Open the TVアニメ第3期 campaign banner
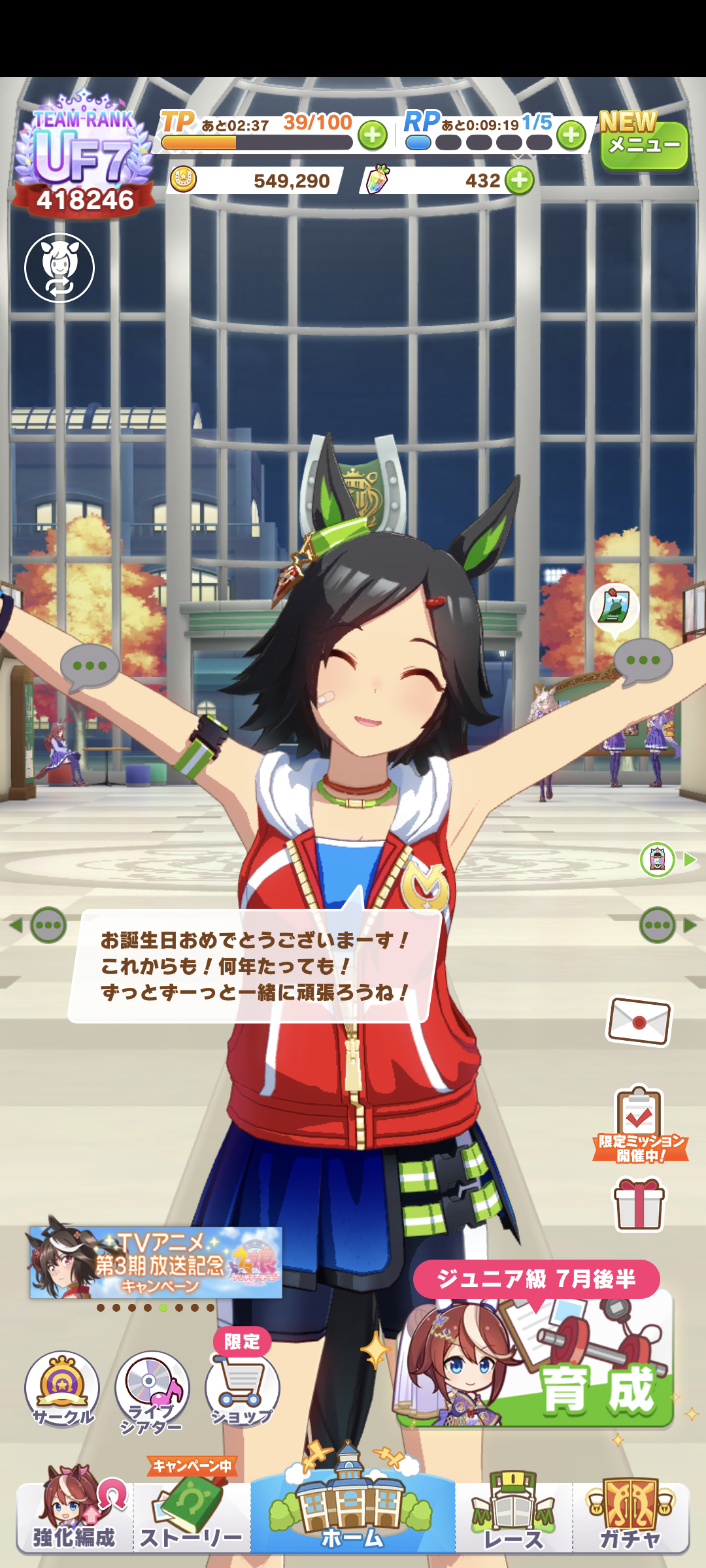This screenshot has width=706, height=1568. tap(156, 1263)
